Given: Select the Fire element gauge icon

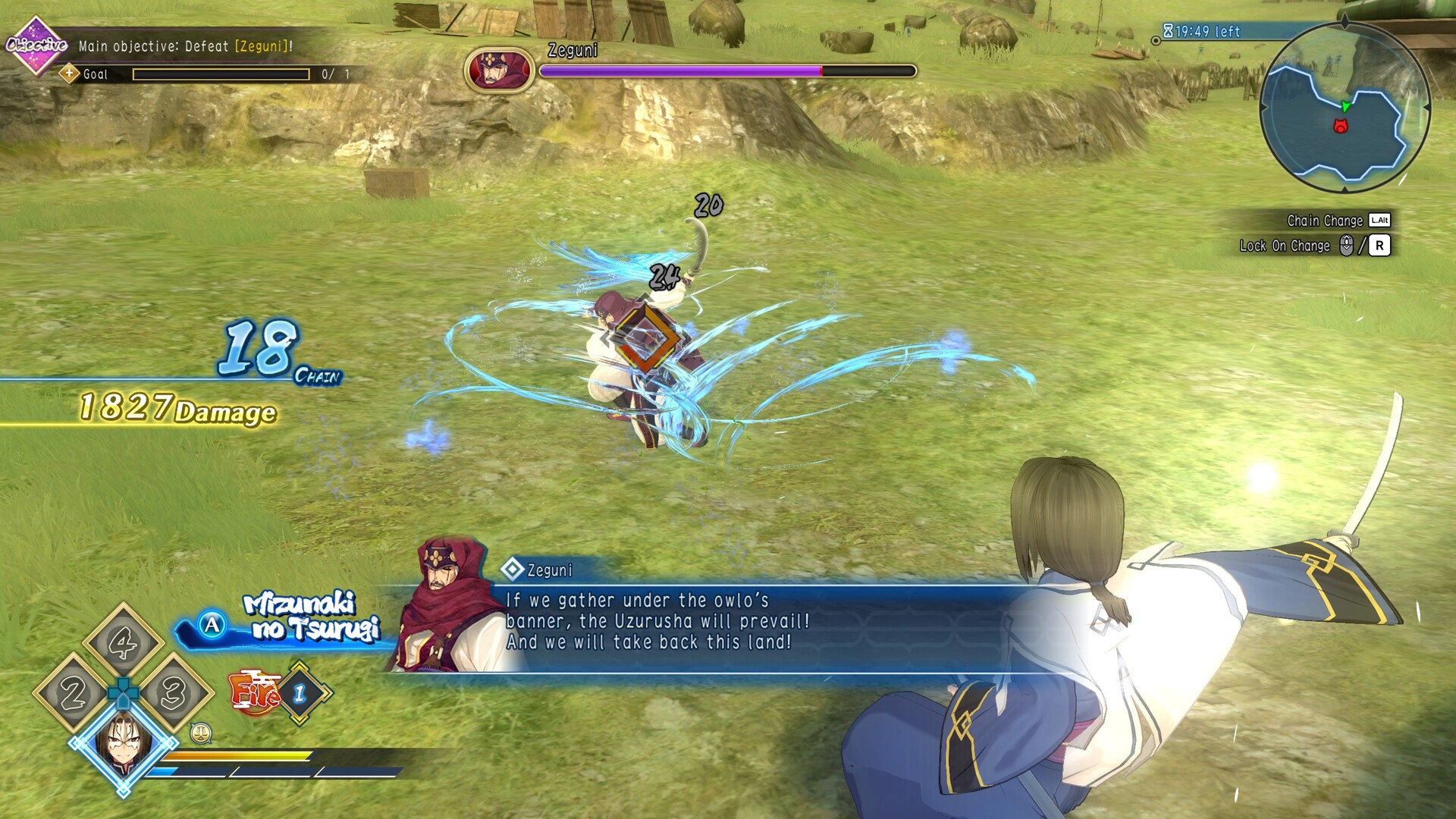Looking at the screenshot, I should coord(256,692).
